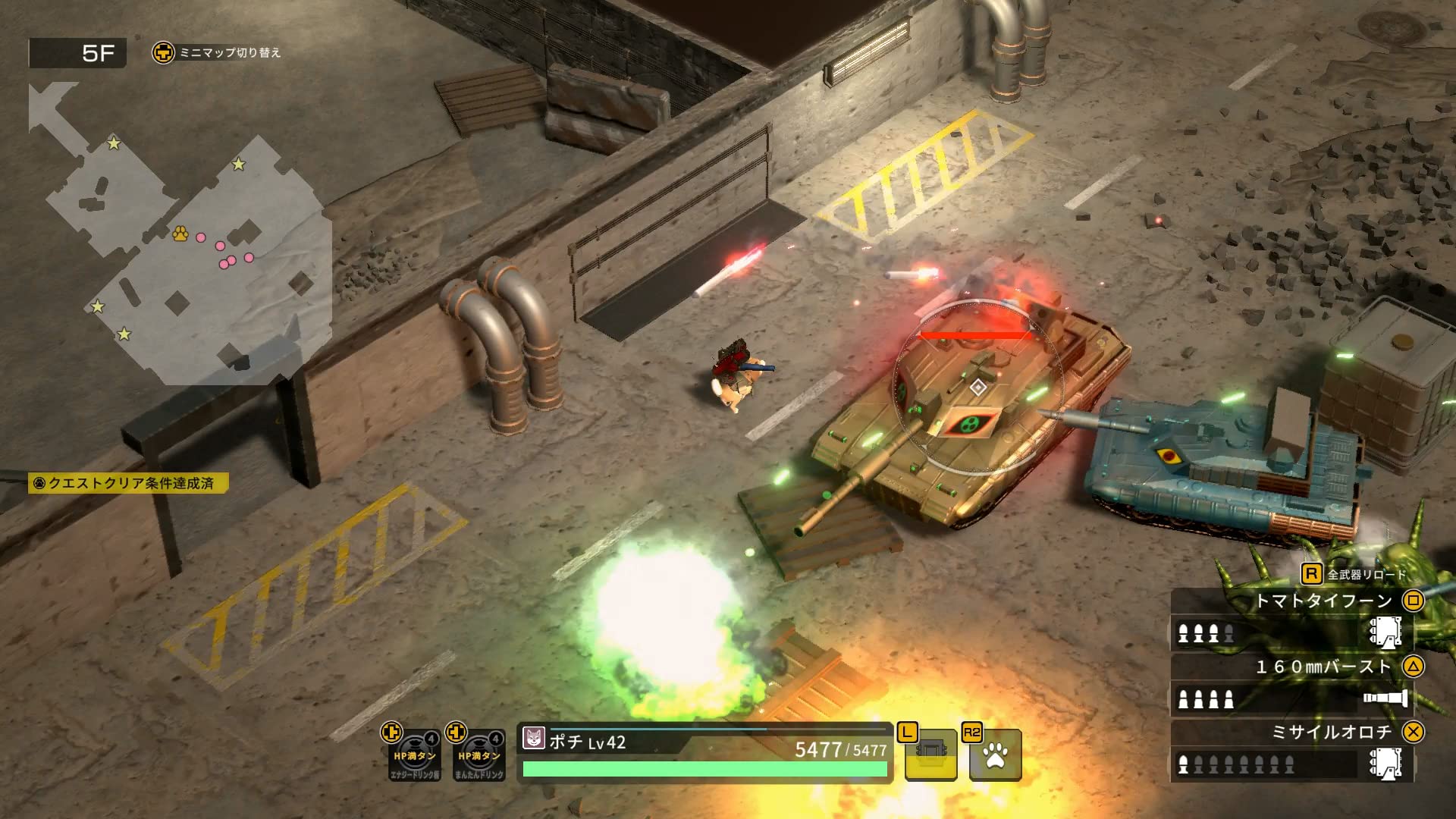Use the まんたんドリンク HP item
Image resolution: width=1456 pixels, height=819 pixels.
pyautogui.click(x=479, y=755)
